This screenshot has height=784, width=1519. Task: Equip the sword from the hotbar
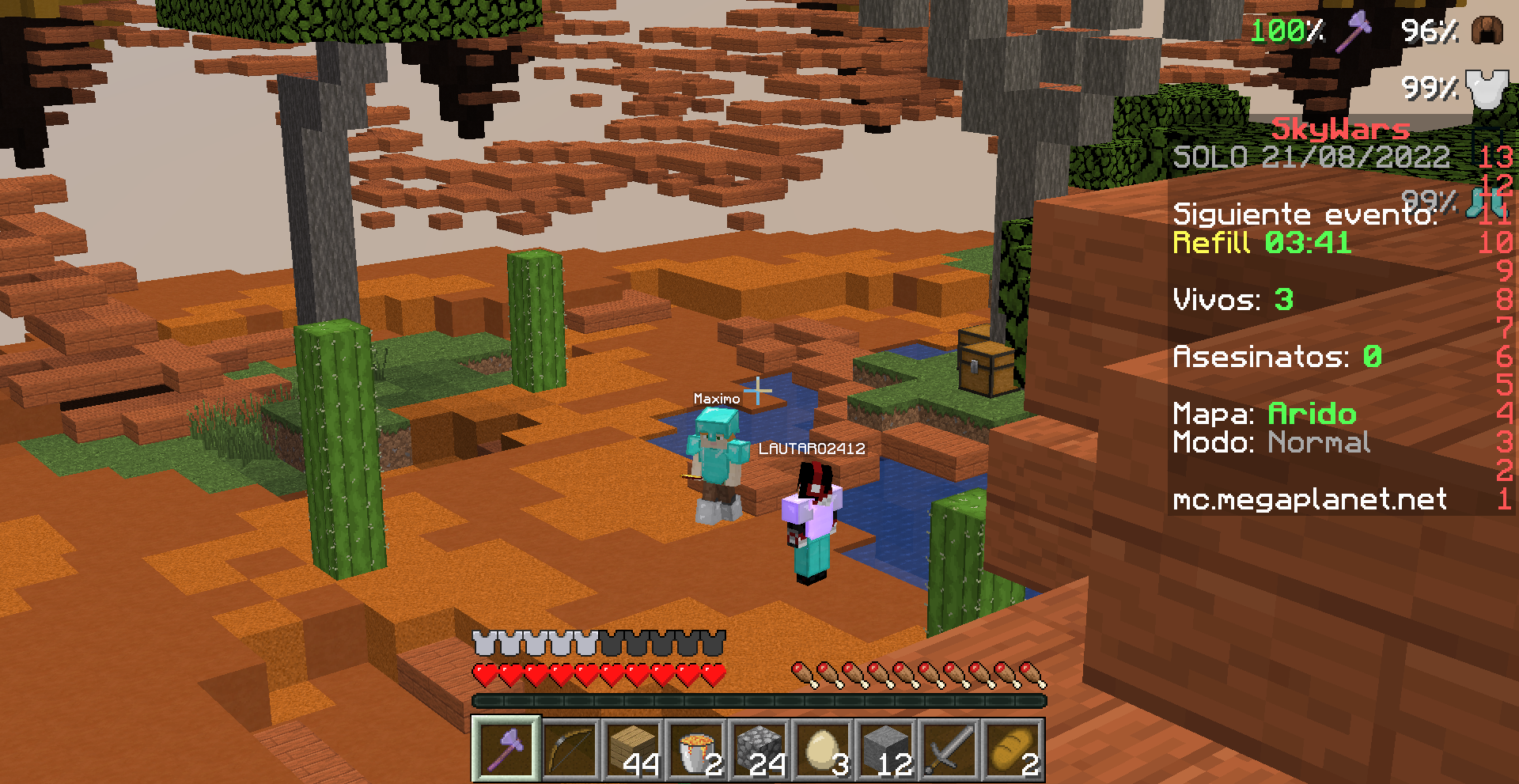(x=949, y=749)
